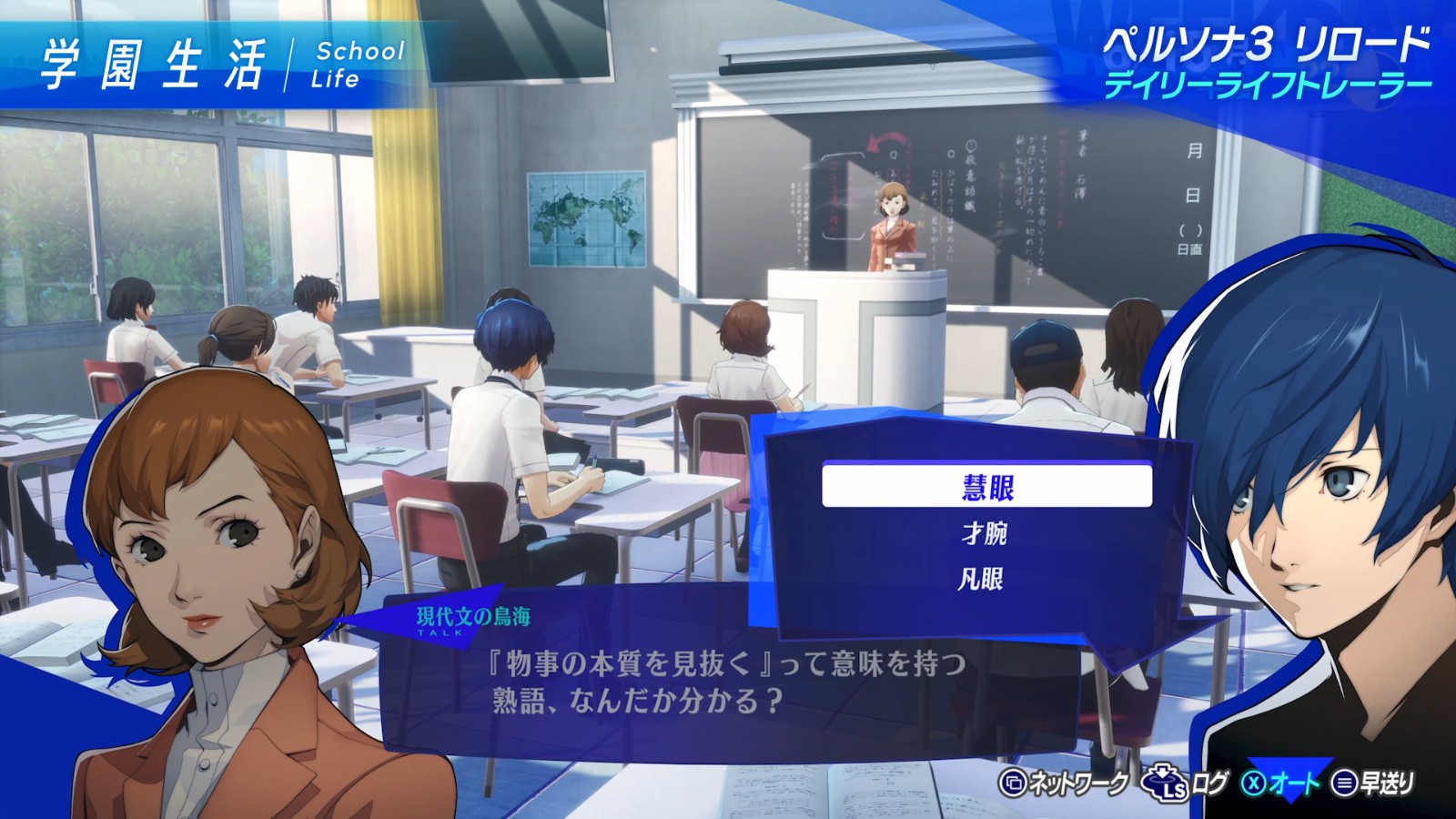Click the network (ネットワーク) controller icon

(x=1014, y=784)
